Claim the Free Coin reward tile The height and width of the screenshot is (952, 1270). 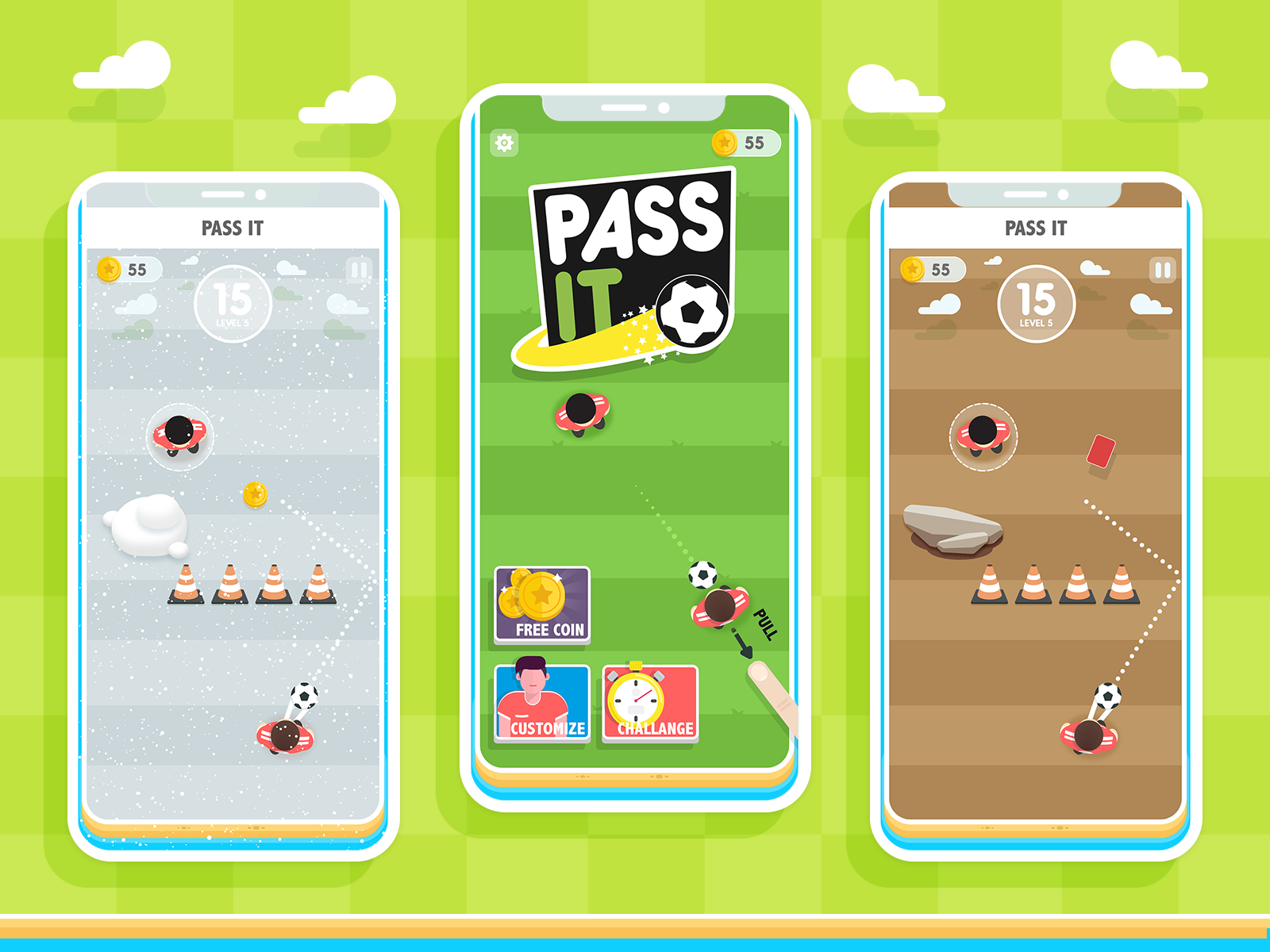[x=542, y=605]
